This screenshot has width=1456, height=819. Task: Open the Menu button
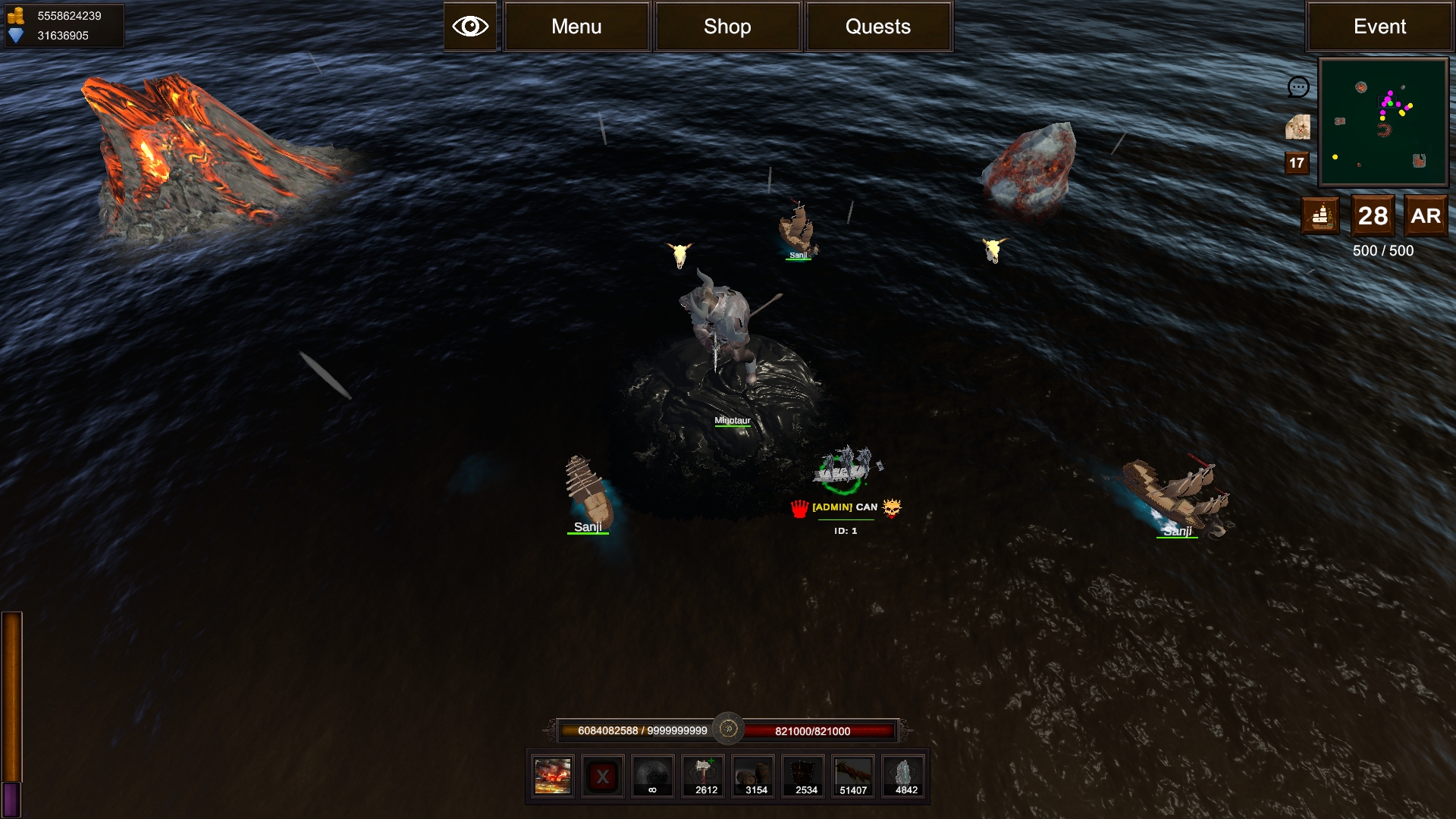click(576, 27)
